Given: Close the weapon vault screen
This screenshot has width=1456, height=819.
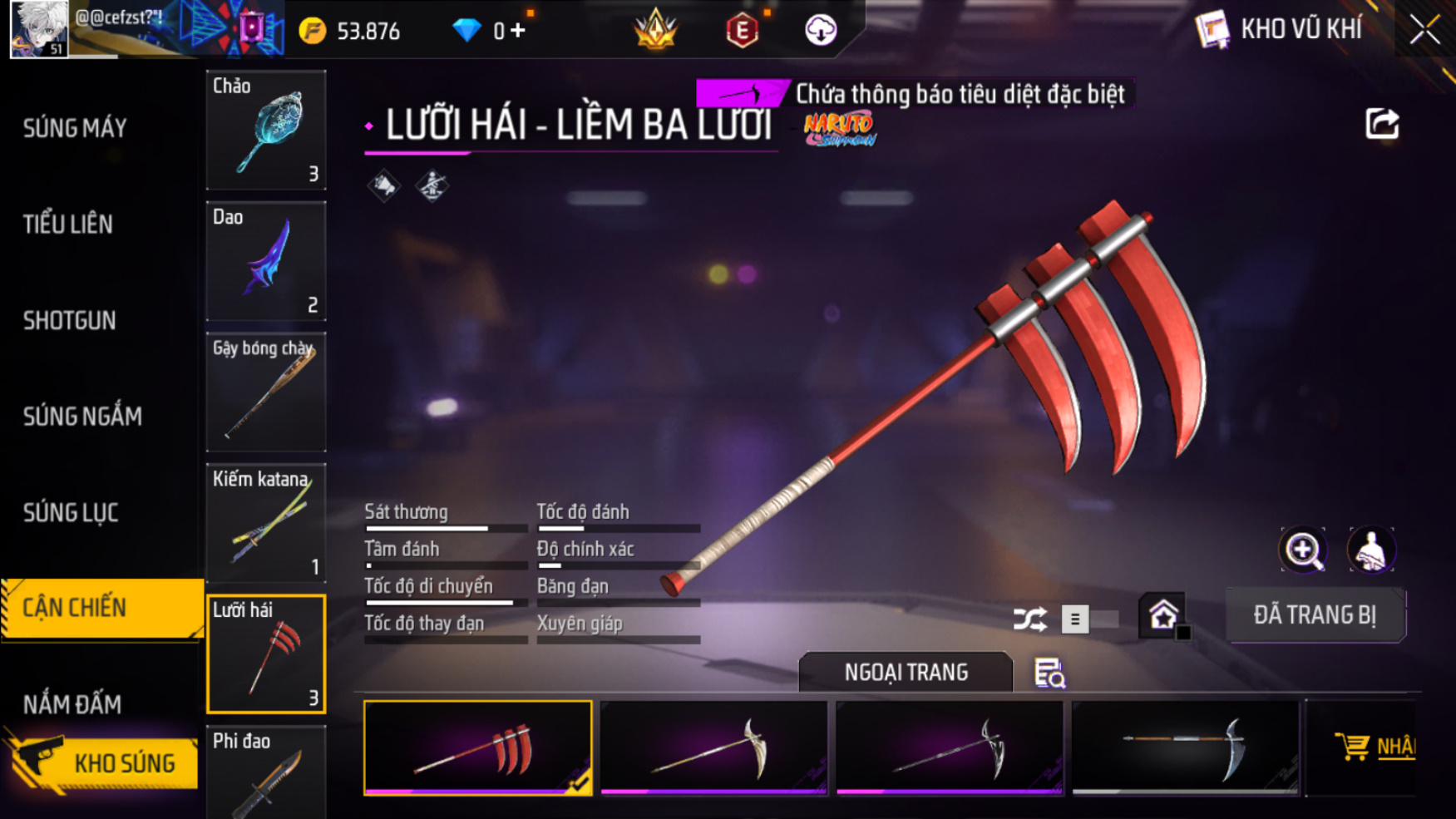Looking at the screenshot, I should pyautogui.click(x=1424, y=31).
